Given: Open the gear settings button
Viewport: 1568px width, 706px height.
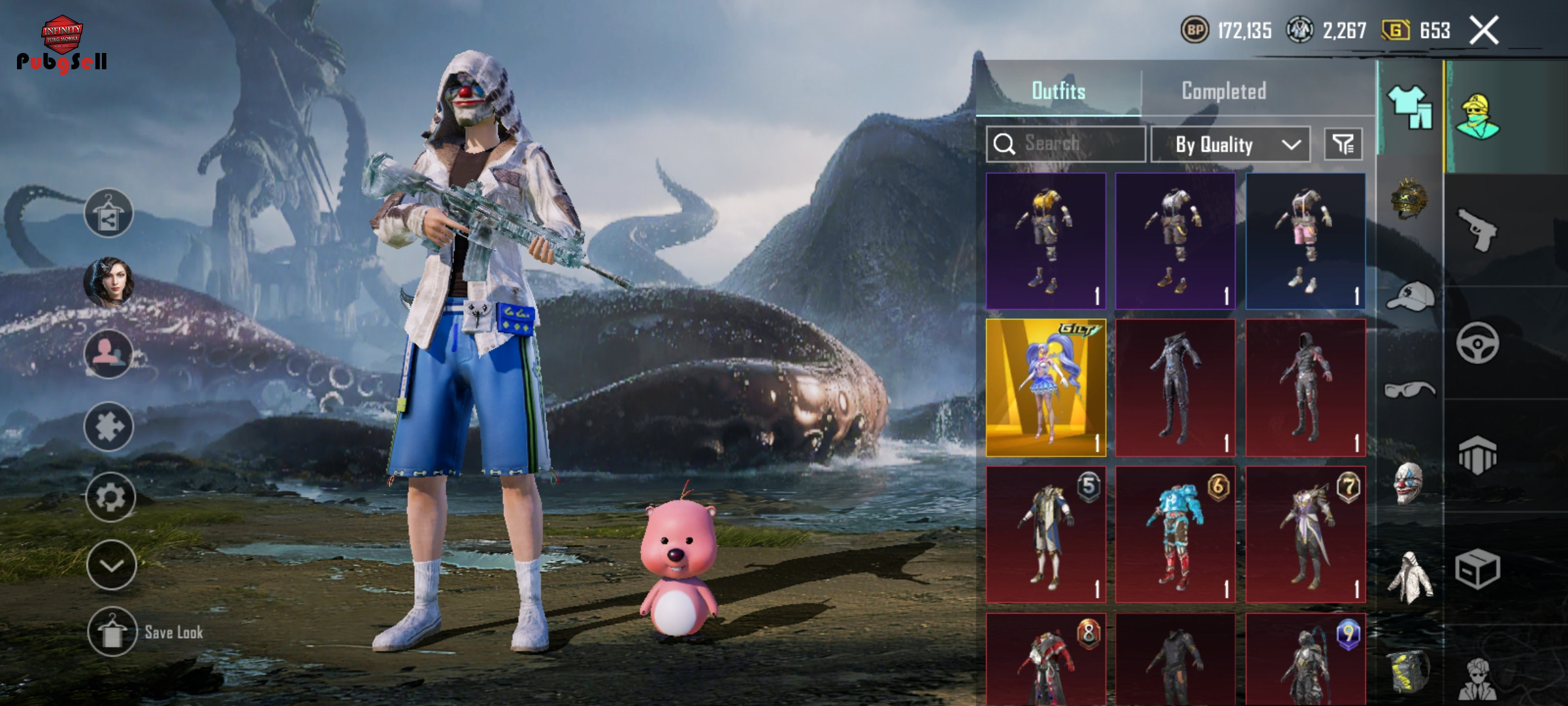Looking at the screenshot, I should 110,497.
